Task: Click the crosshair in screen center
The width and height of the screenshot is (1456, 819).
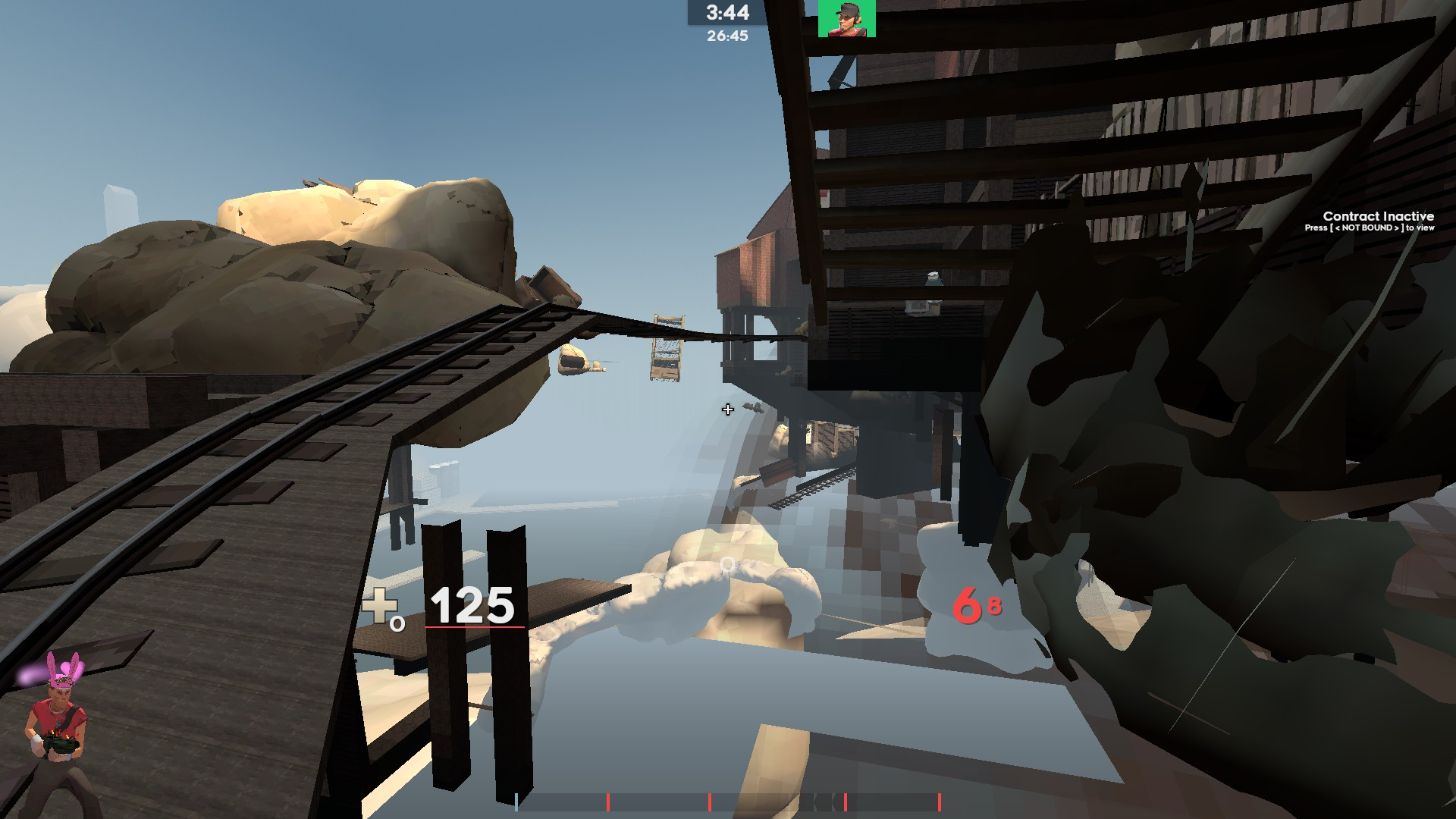Action: pos(726,409)
